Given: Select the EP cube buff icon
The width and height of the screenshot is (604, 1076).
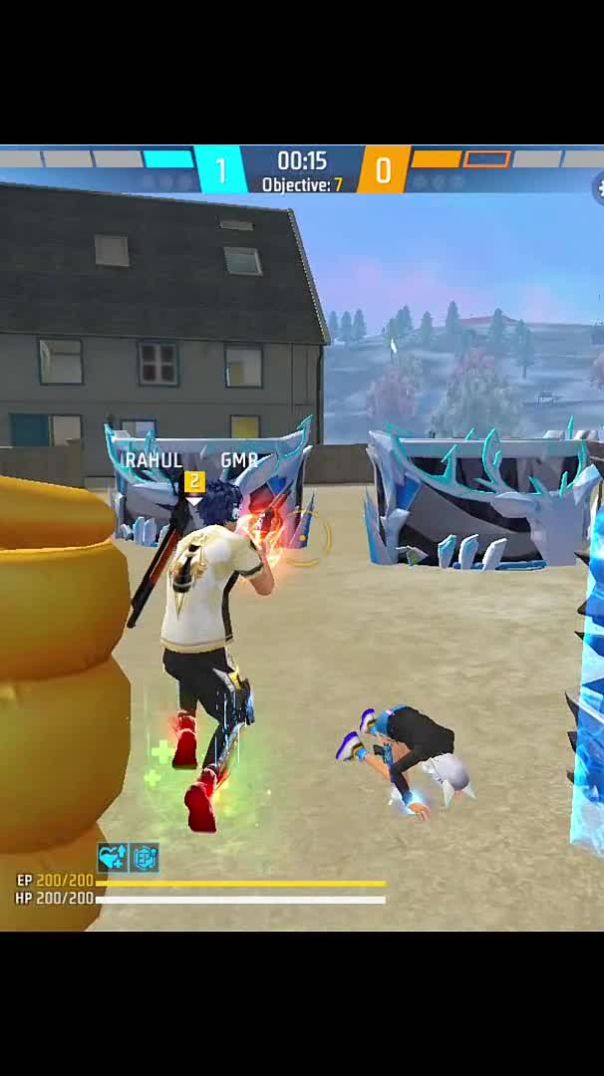Looking at the screenshot, I should coord(144,857).
